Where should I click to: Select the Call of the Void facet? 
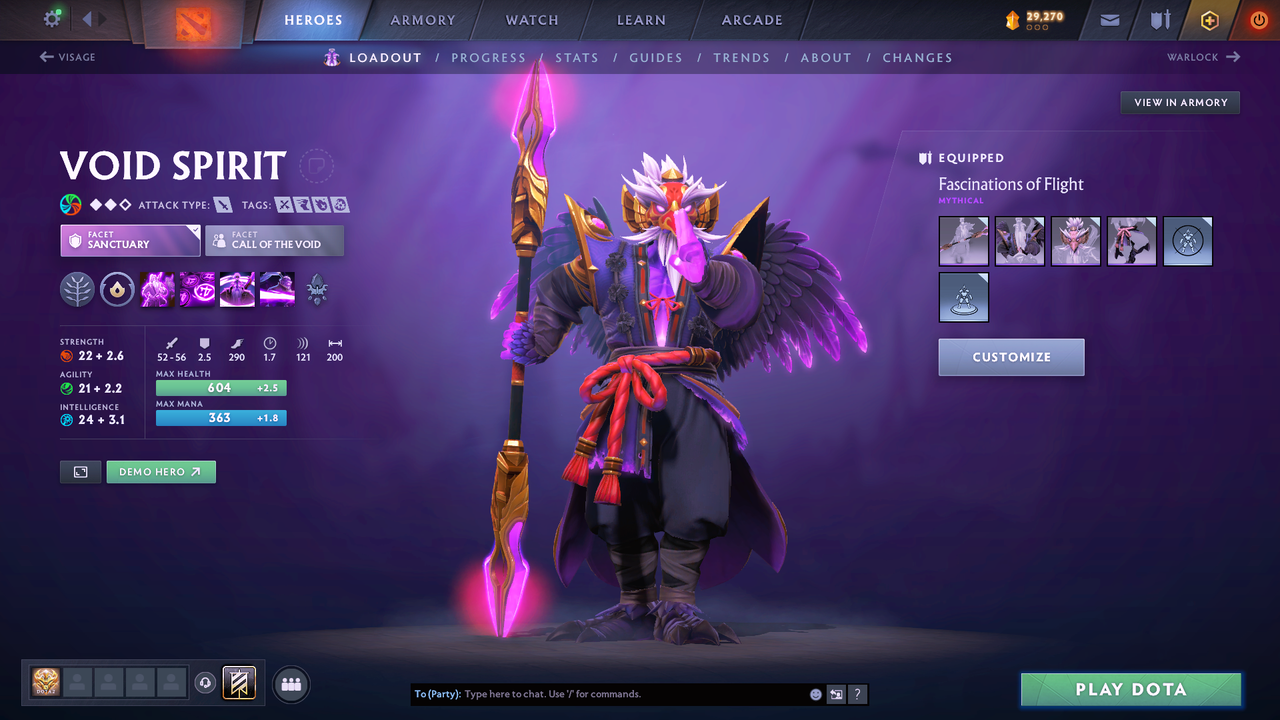(x=274, y=240)
